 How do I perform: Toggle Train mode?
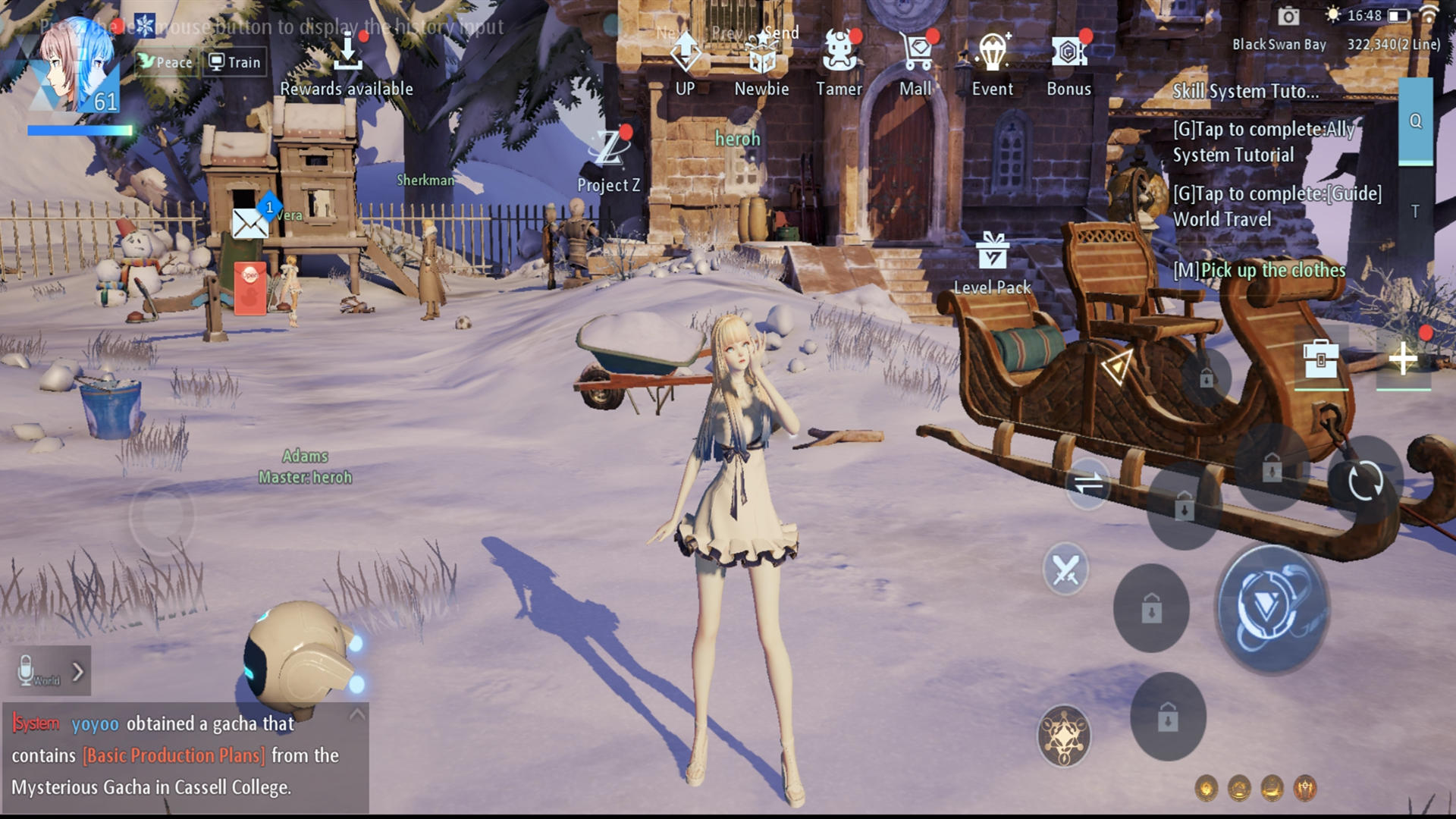(x=235, y=62)
